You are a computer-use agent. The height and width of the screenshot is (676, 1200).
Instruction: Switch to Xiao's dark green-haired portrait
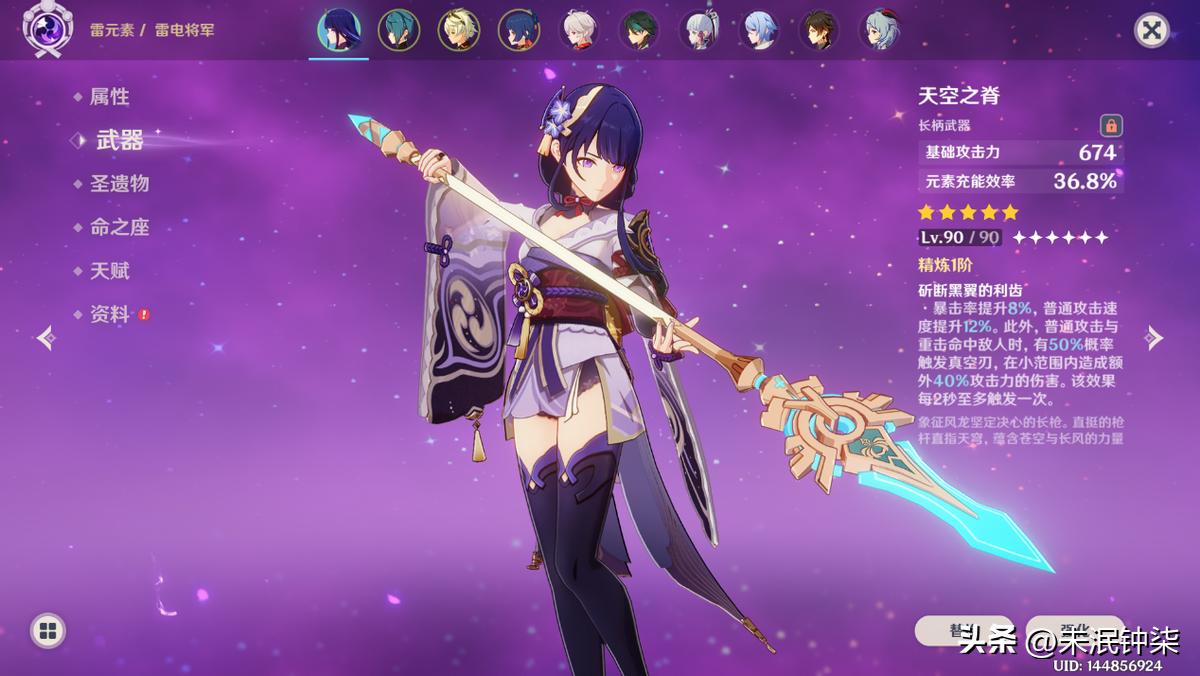639,30
